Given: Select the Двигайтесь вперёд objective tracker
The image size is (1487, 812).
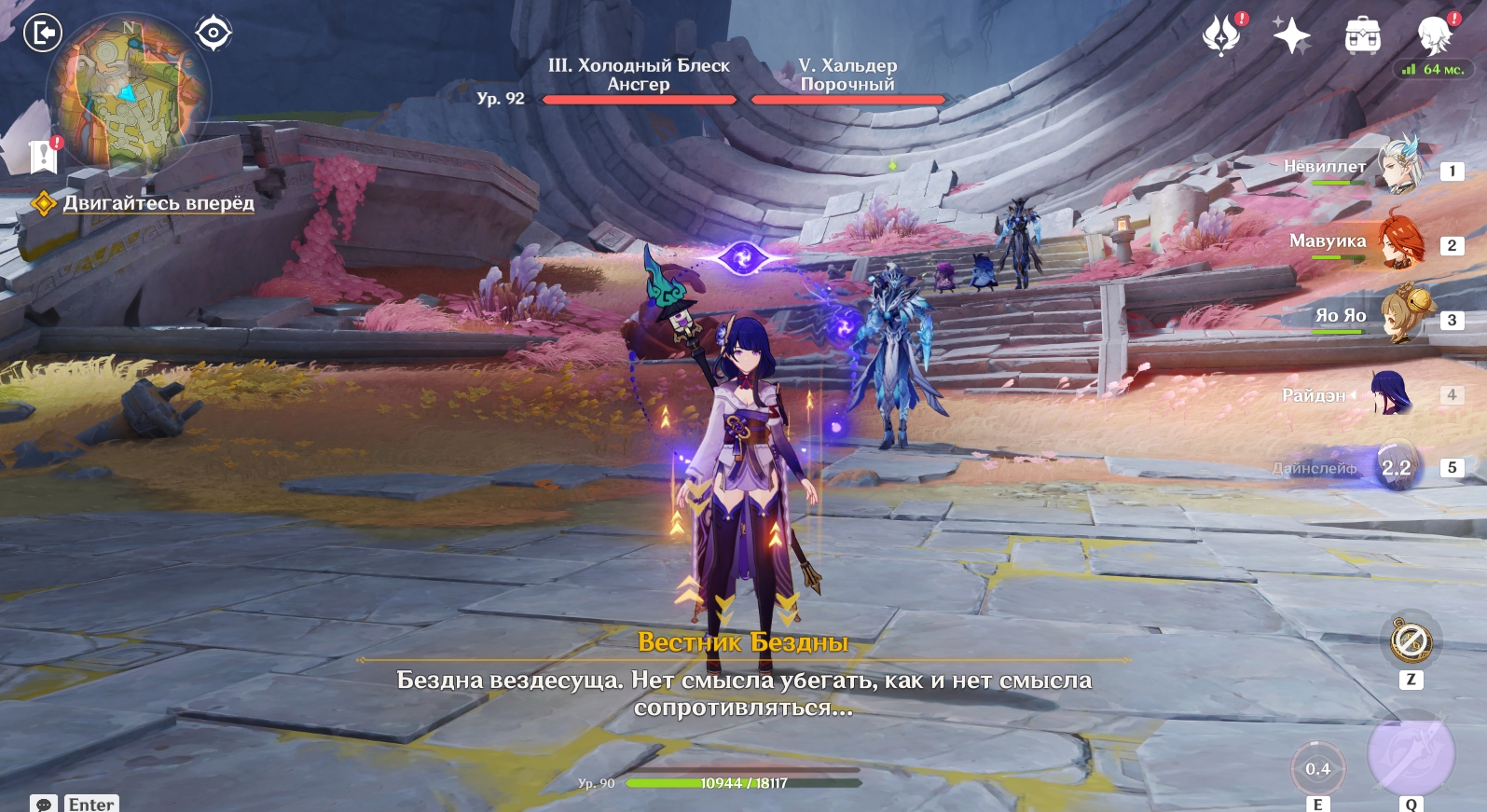Looking at the screenshot, I should pos(158,203).
